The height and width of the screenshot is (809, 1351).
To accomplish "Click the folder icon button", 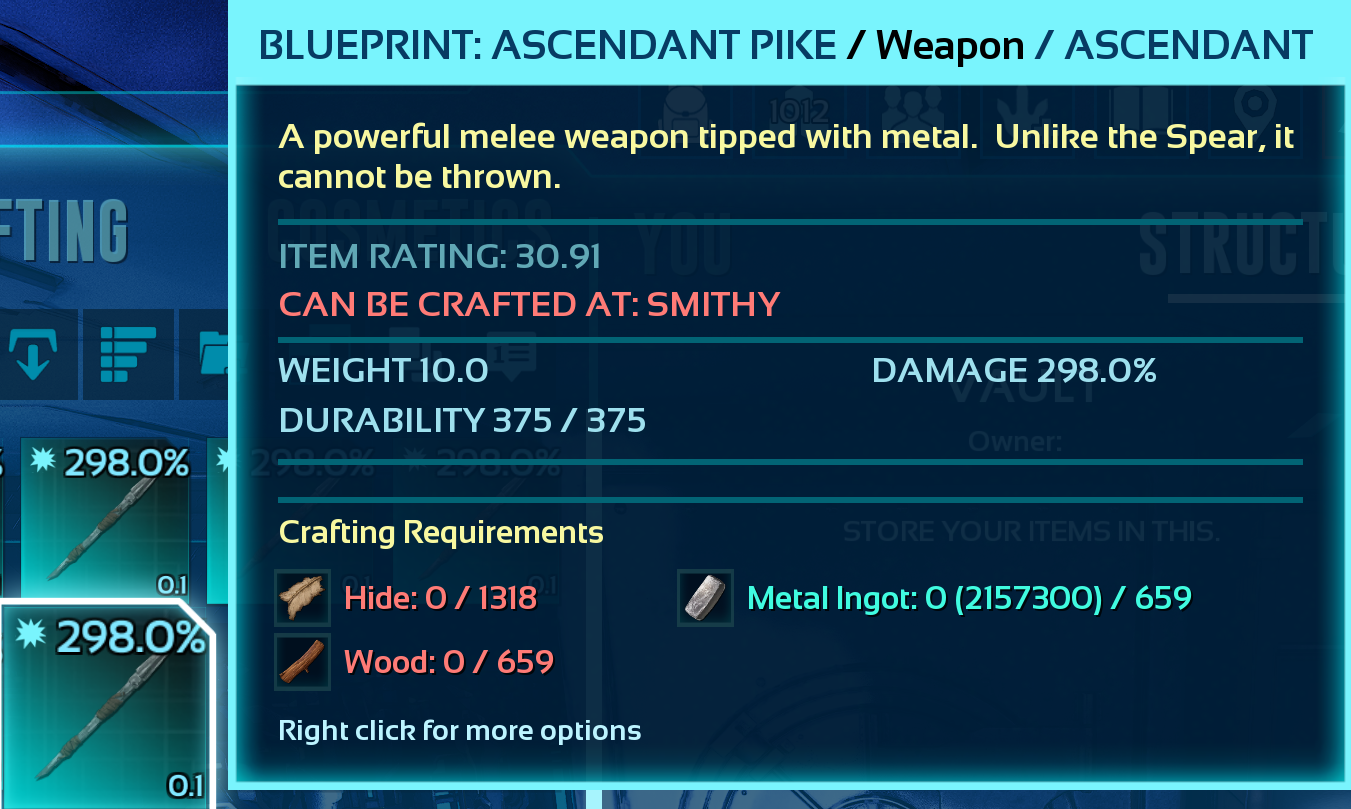I will pos(214,354).
